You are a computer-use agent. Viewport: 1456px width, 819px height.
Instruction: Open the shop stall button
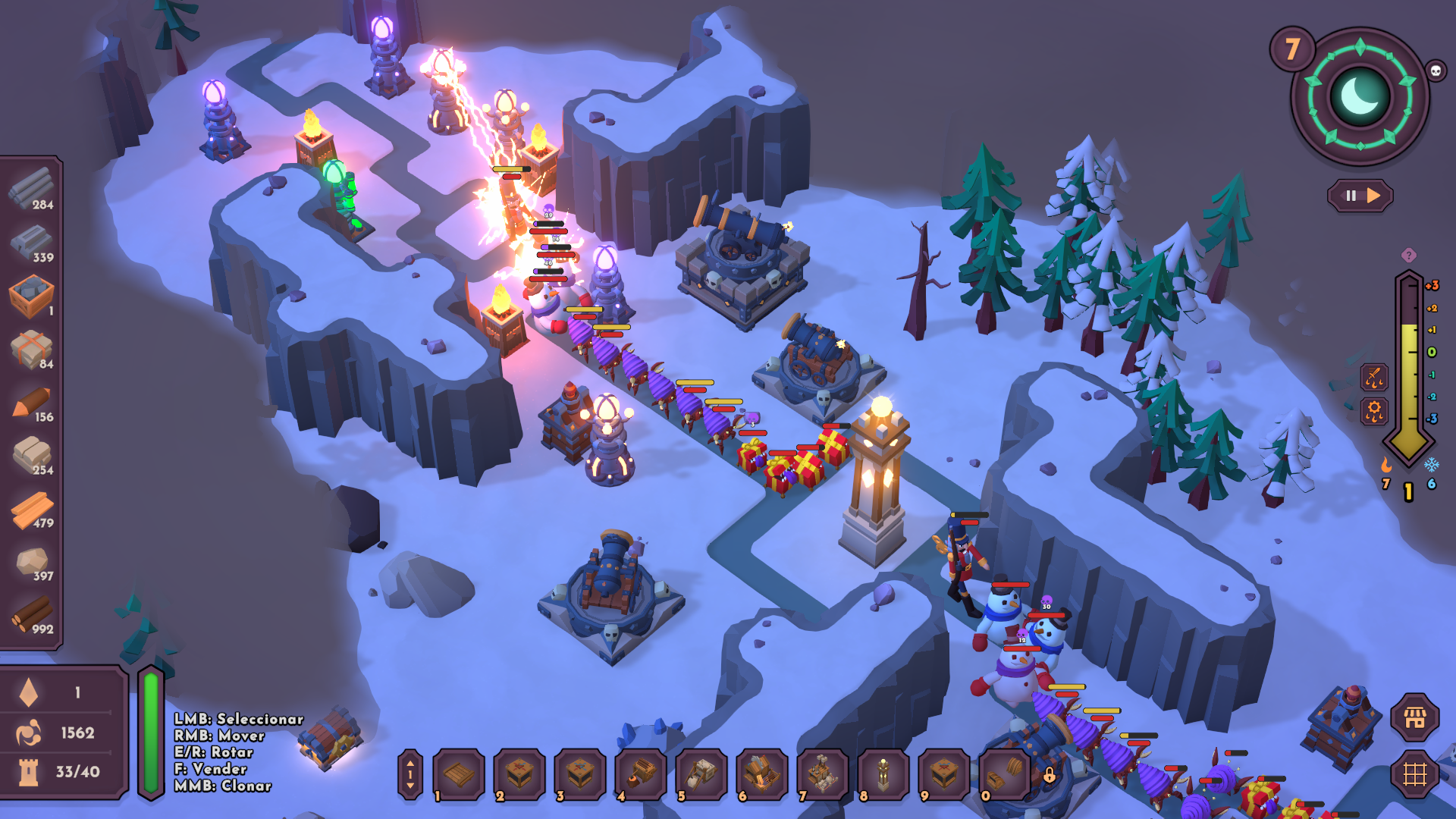tap(1415, 717)
